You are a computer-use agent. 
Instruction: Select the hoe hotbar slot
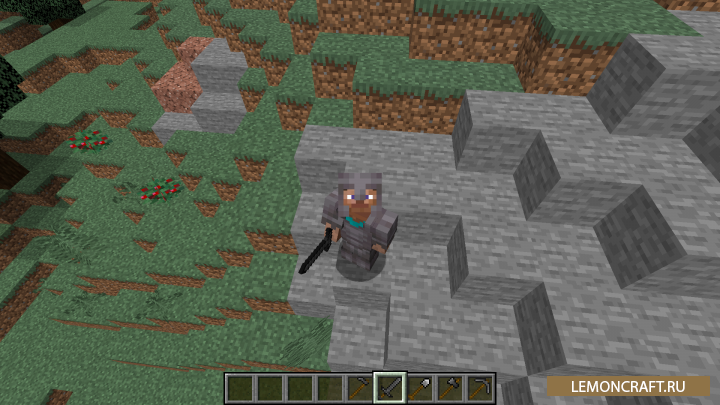pyautogui.click(x=360, y=387)
